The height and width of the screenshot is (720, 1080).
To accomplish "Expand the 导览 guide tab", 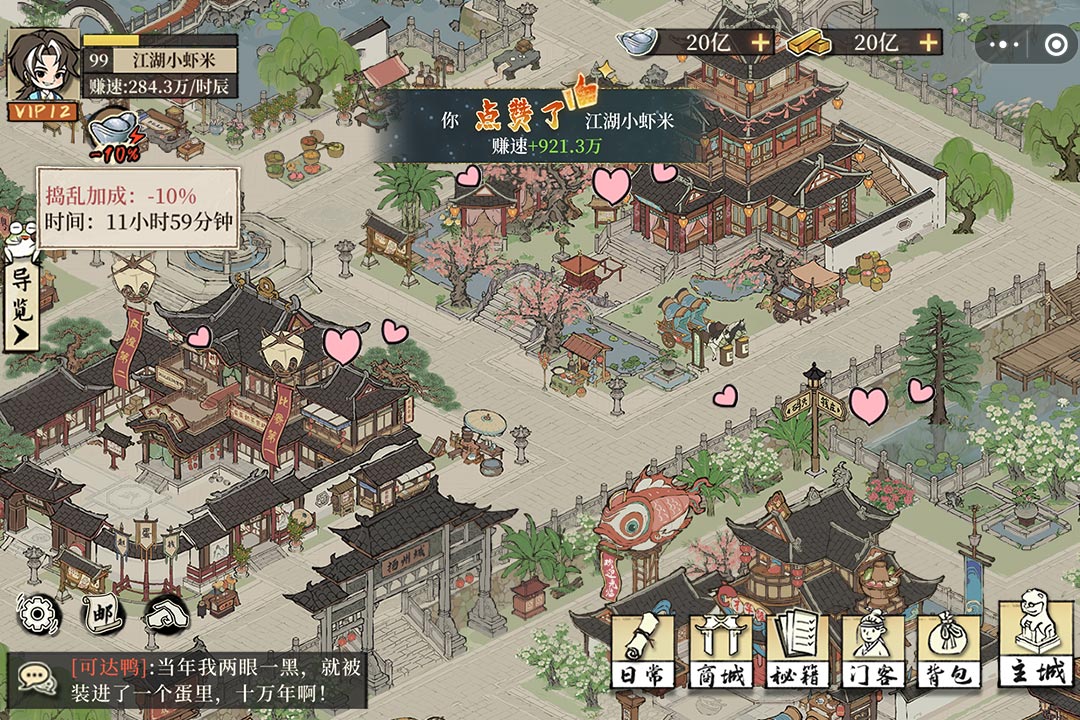I will click(20, 305).
